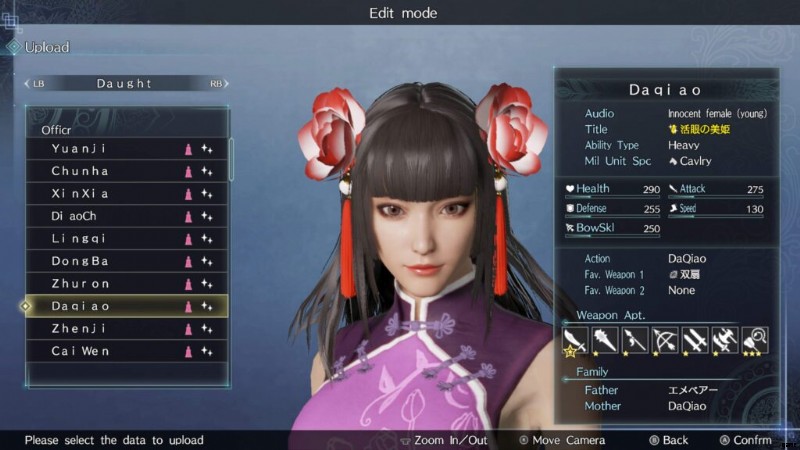
Task: Select the Cai Wen officer row
Action: point(127,351)
